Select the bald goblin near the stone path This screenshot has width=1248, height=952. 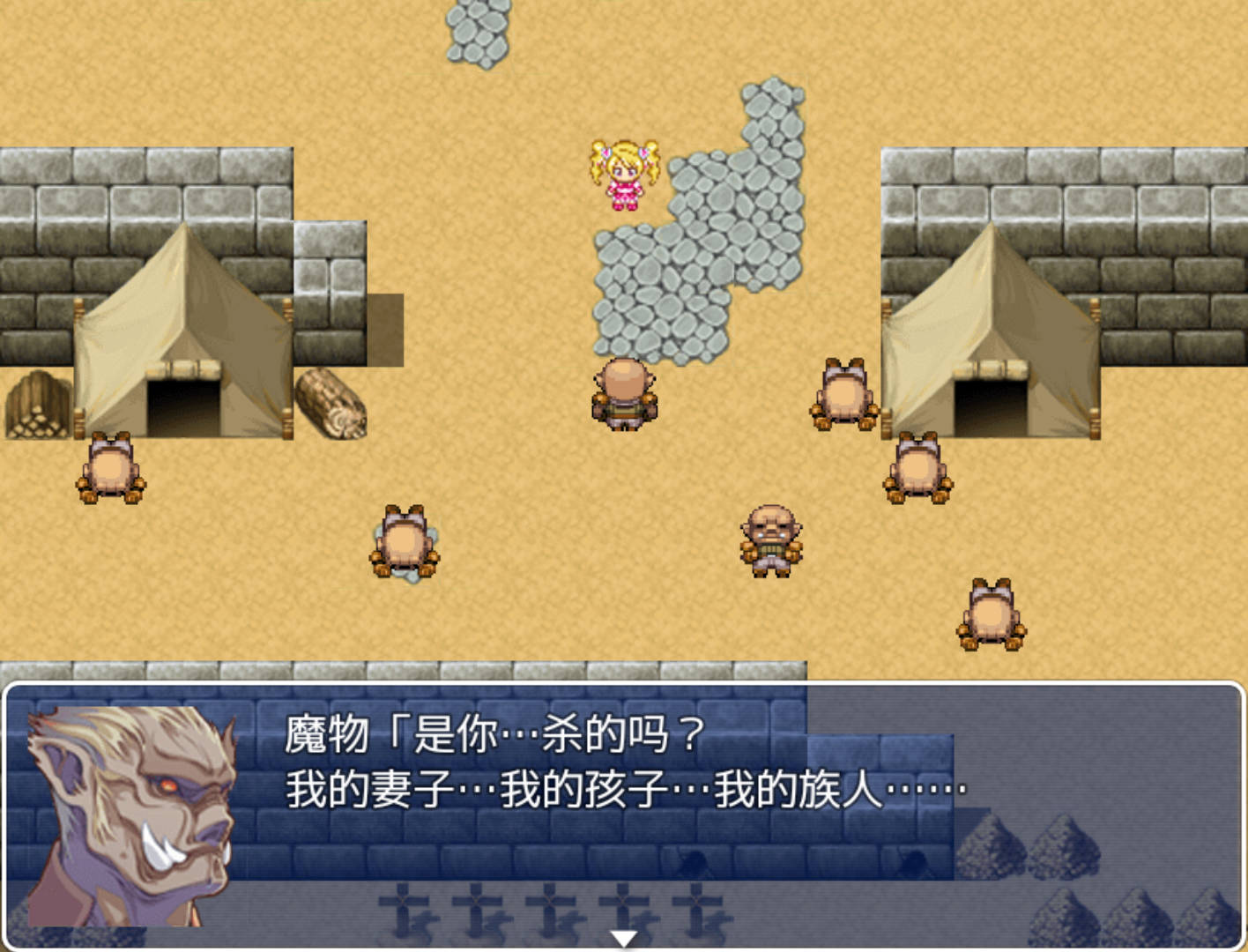pyautogui.click(x=623, y=395)
